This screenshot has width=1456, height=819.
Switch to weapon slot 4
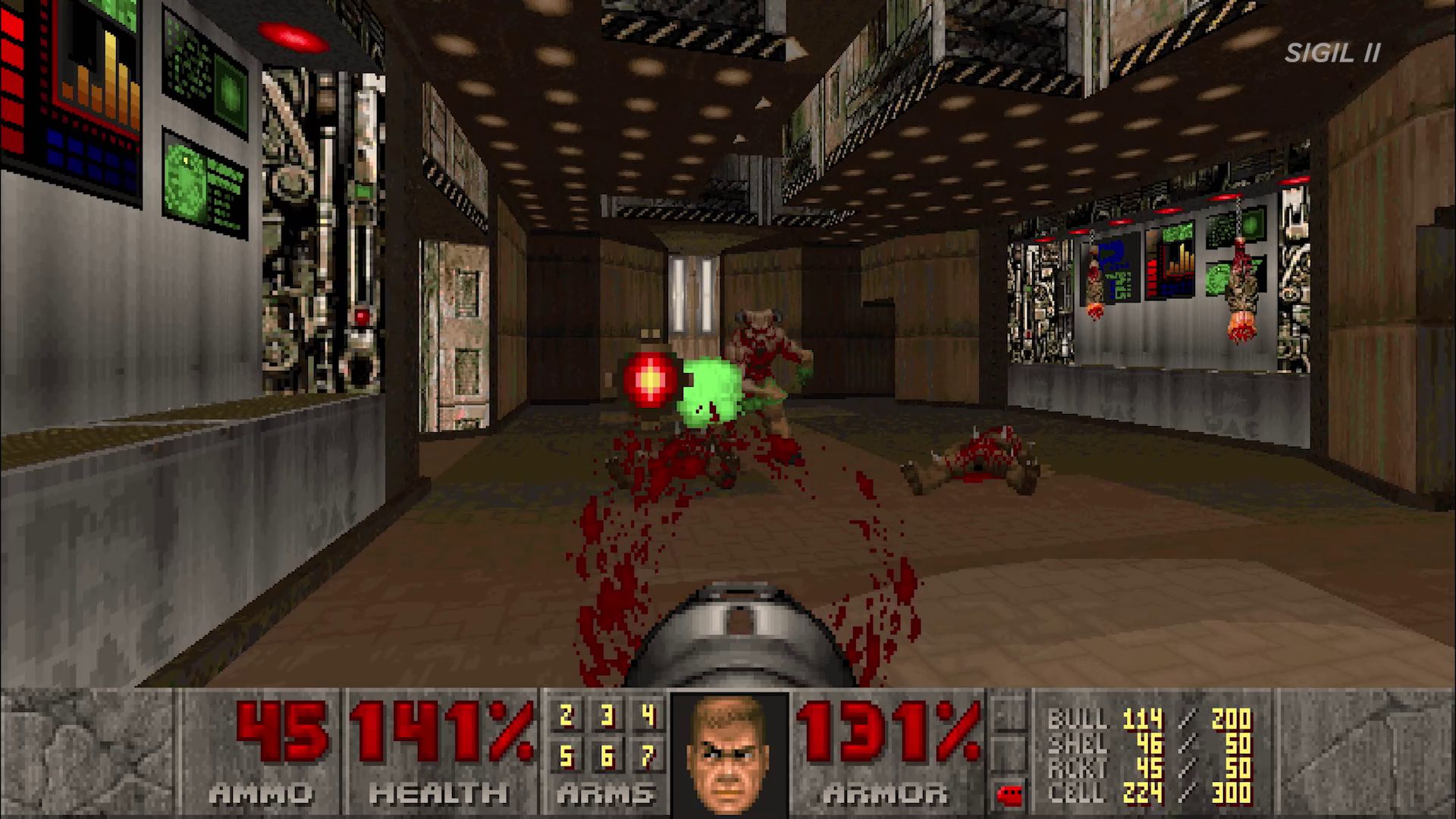point(648,716)
